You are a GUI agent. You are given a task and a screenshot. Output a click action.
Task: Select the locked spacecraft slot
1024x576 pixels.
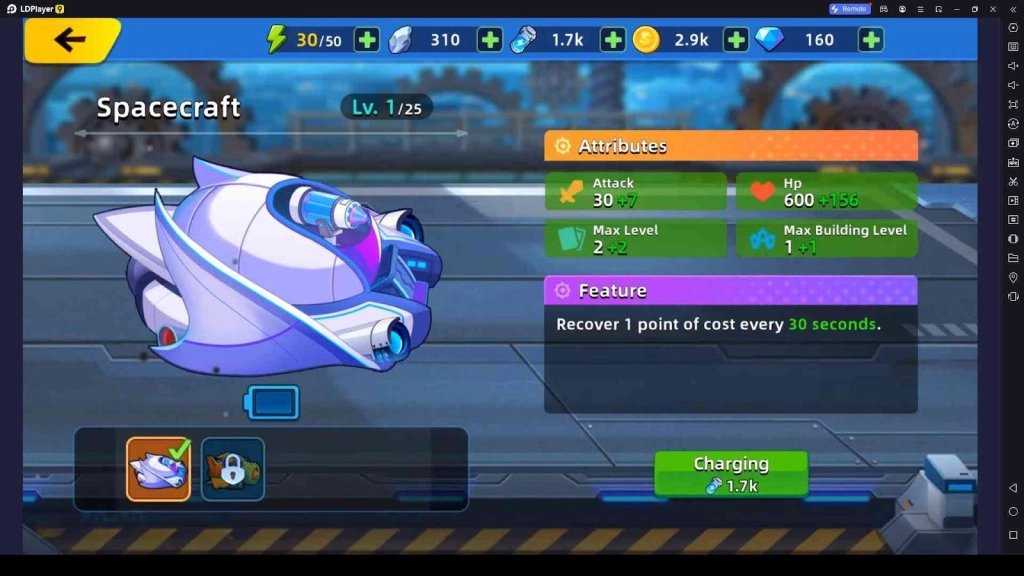(x=233, y=469)
